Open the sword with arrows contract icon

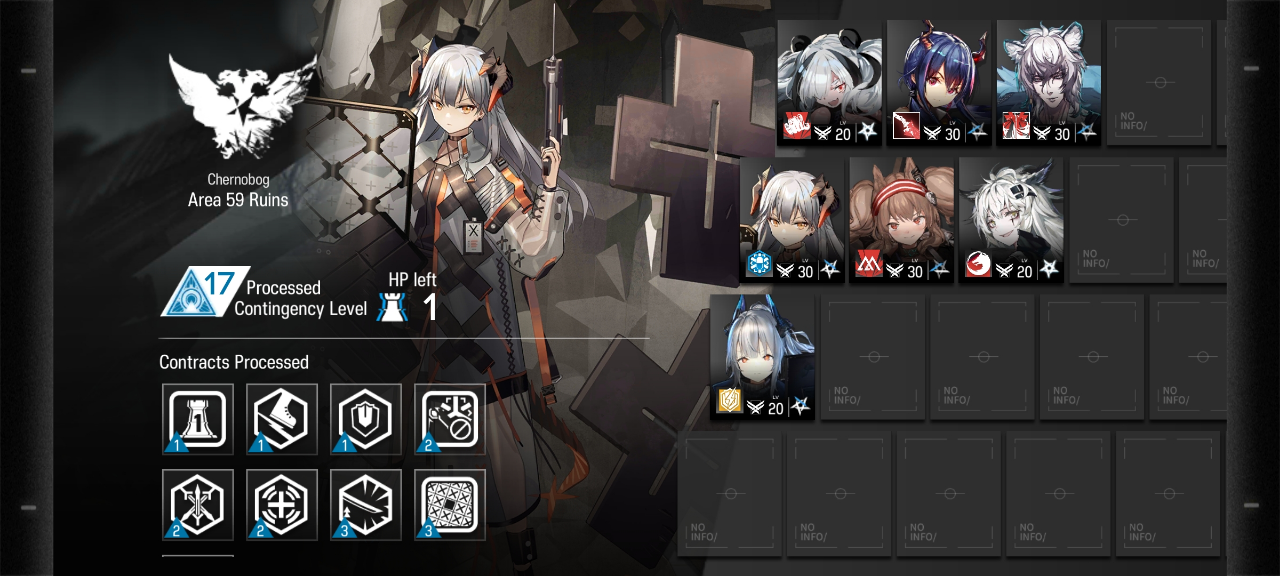(198, 505)
